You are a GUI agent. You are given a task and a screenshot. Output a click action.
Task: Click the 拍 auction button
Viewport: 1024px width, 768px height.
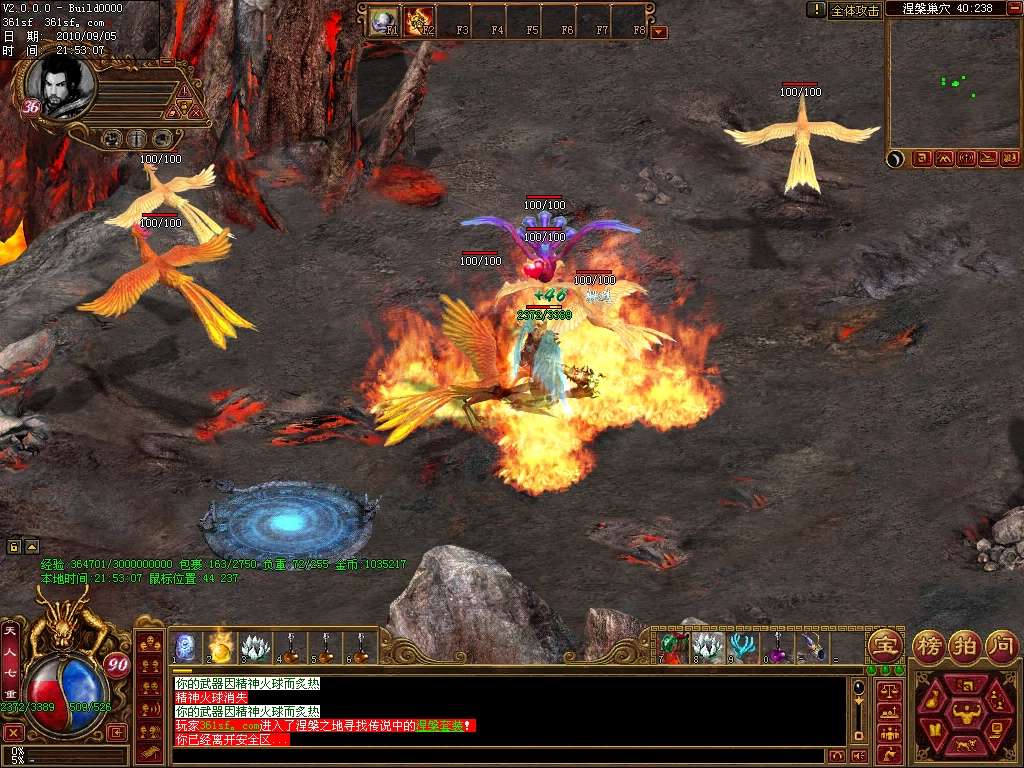coord(965,644)
